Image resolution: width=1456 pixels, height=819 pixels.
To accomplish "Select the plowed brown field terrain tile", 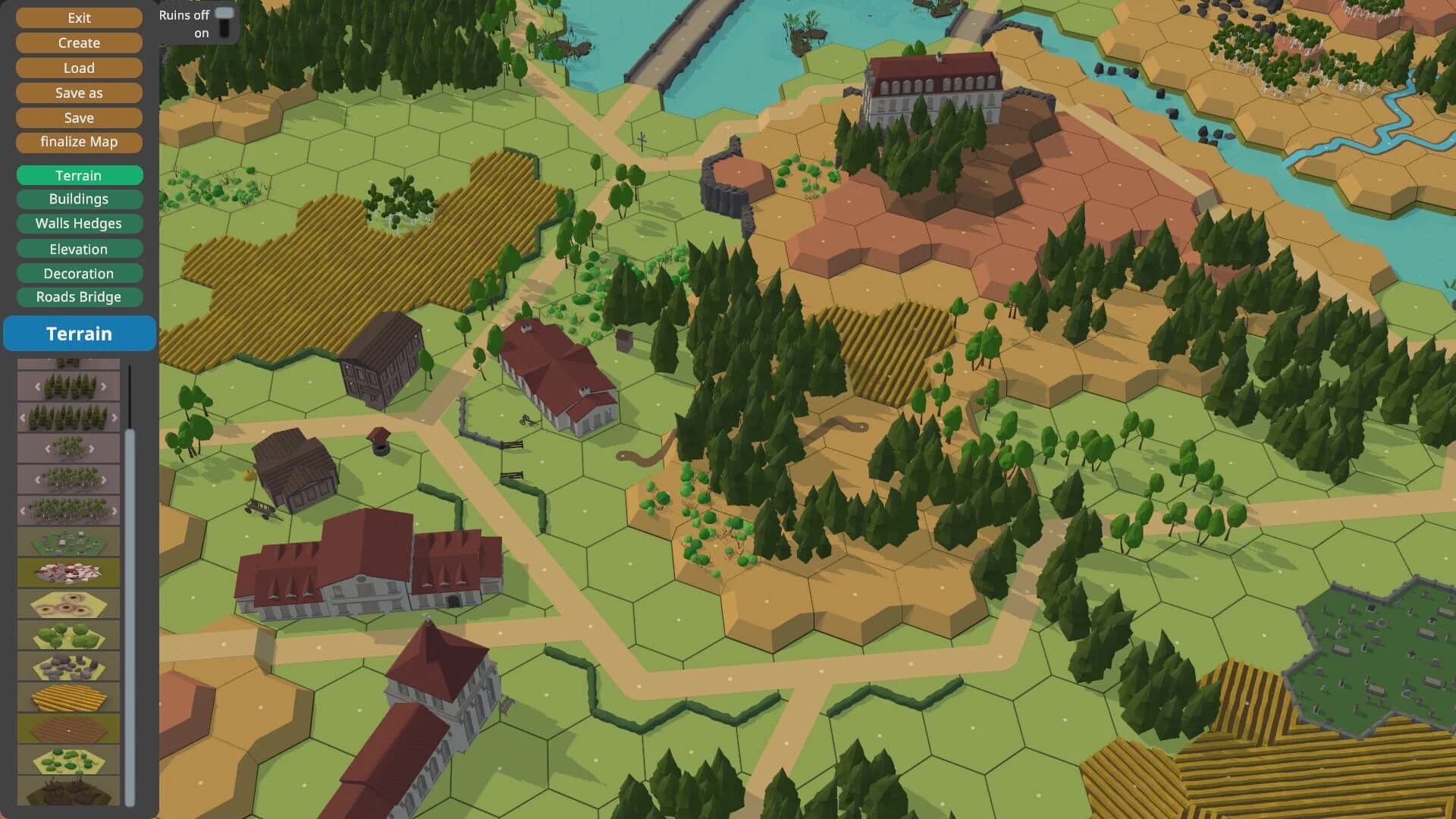I will (x=68, y=727).
